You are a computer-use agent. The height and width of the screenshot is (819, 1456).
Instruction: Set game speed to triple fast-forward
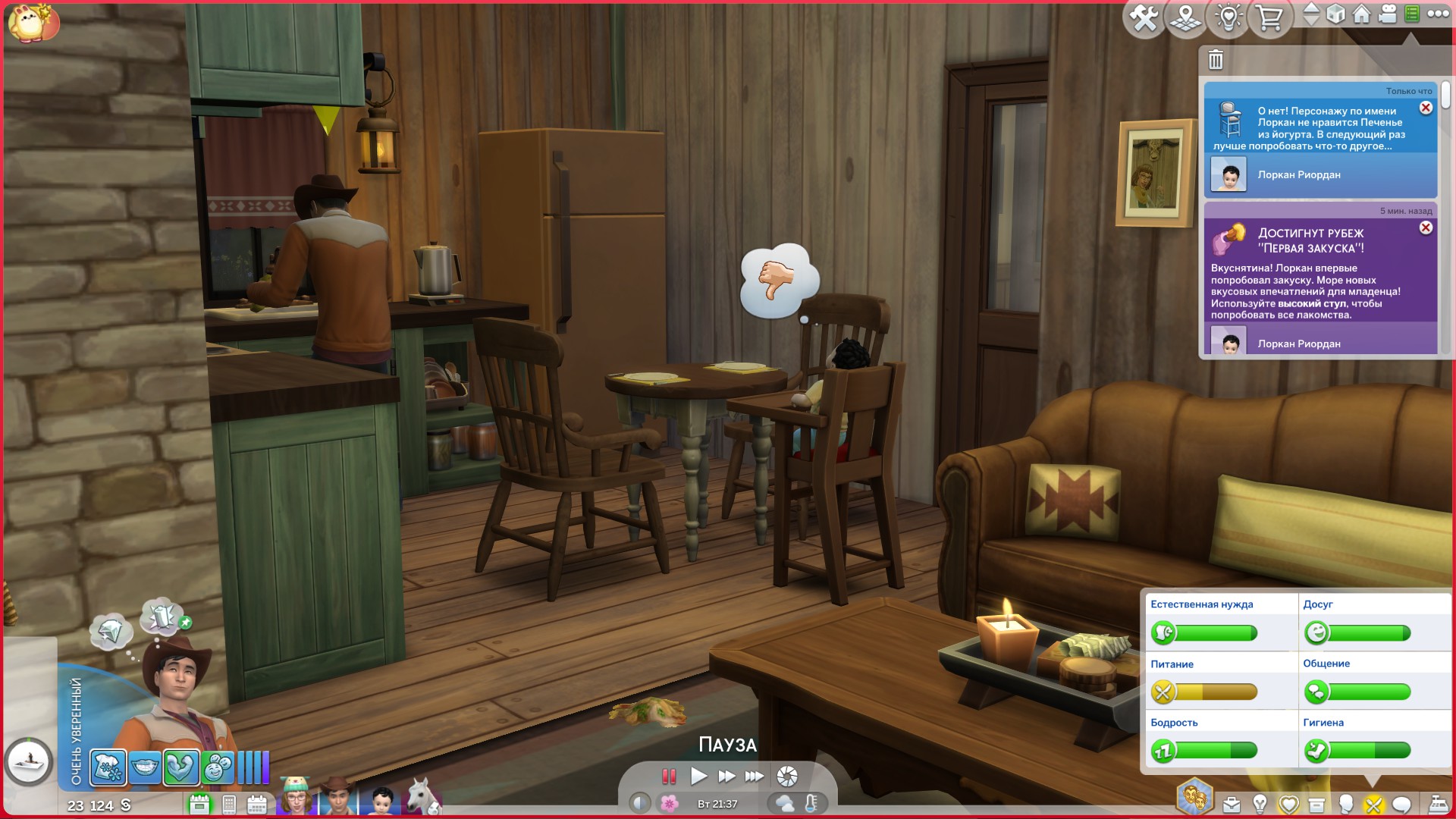(x=755, y=776)
